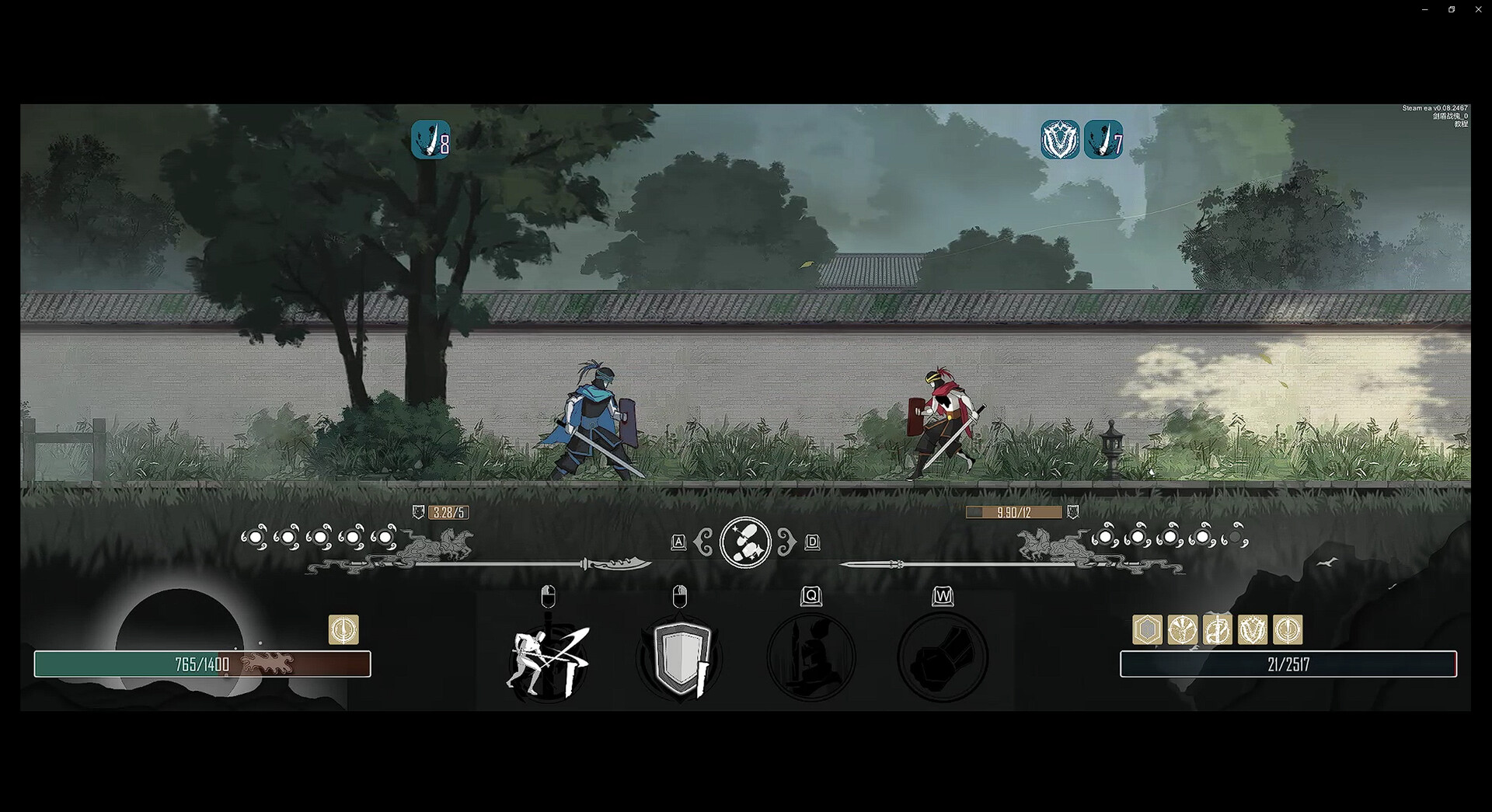
Task: View the gold serpent-and-sword status icon
Action: click(x=1217, y=629)
